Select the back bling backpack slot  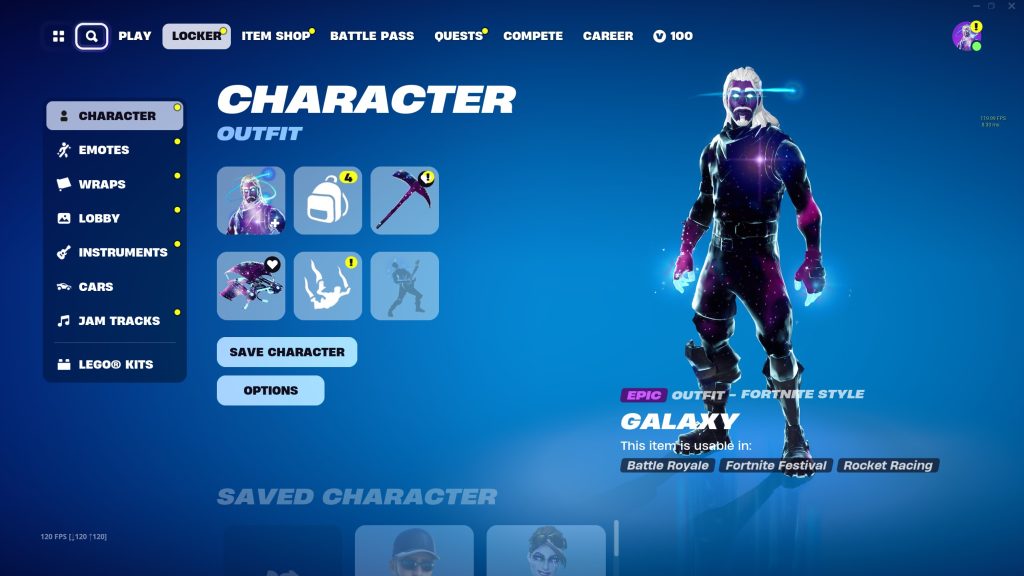328,201
